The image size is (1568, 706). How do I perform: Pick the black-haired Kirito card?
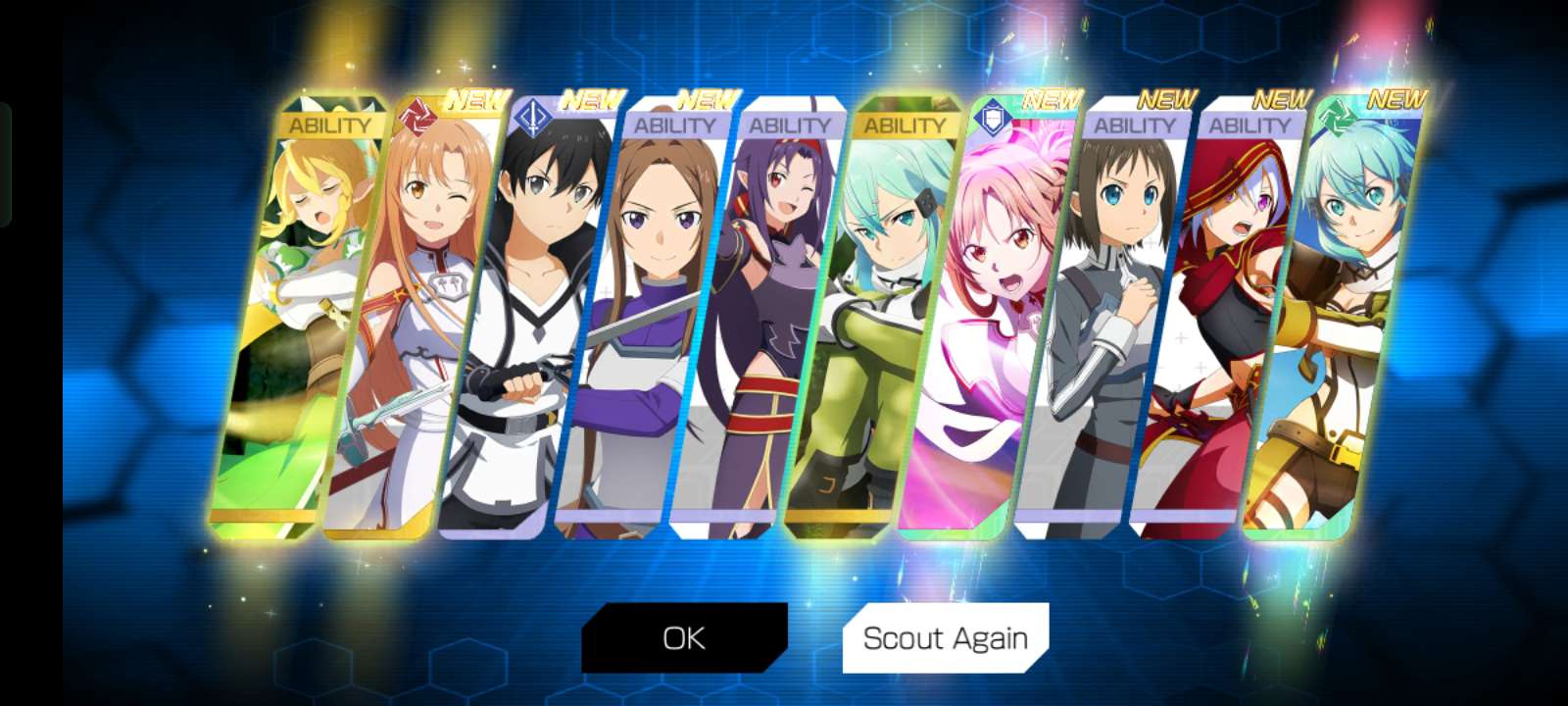pos(529,324)
